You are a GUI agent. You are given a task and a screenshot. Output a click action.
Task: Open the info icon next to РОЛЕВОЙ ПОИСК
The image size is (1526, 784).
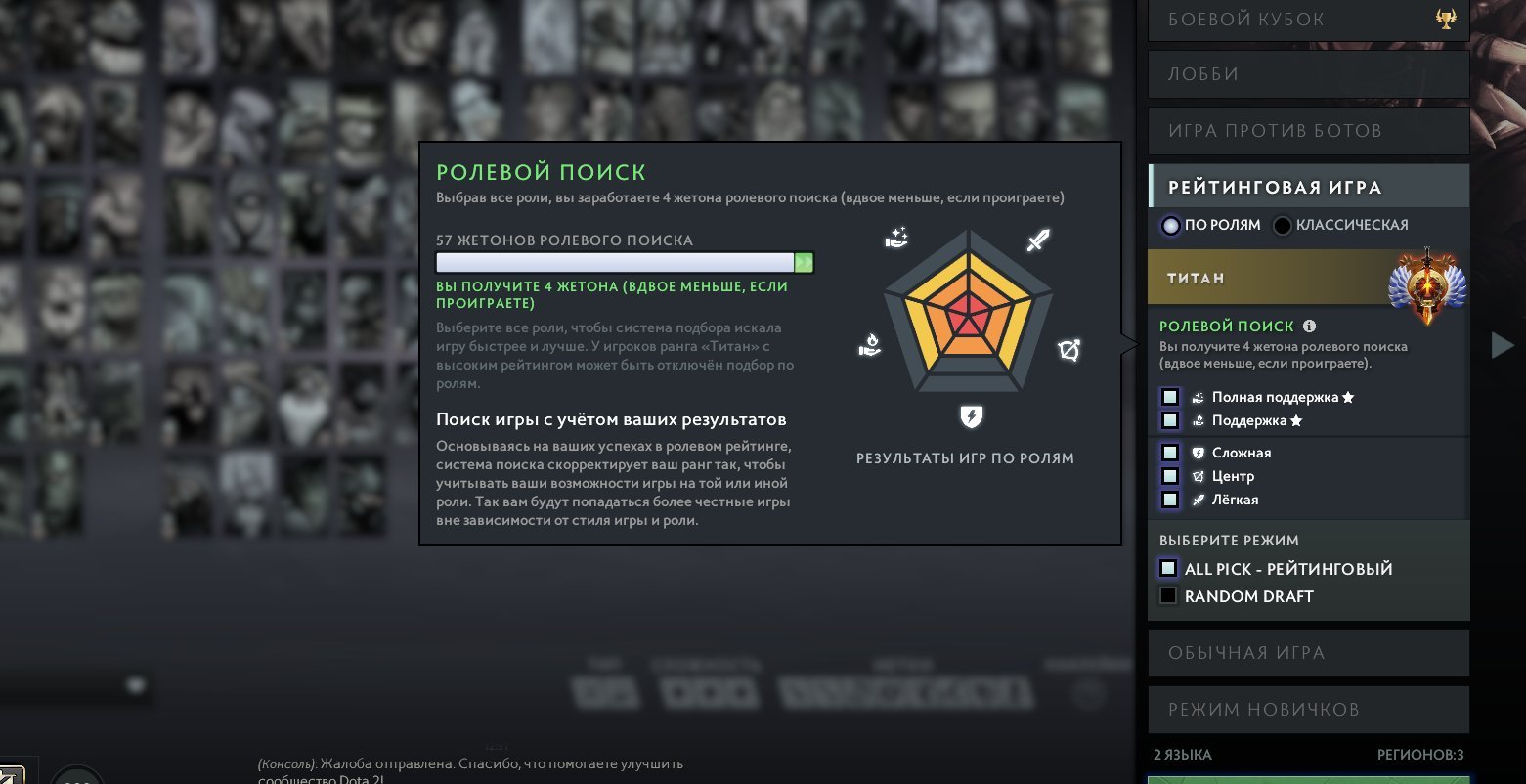click(1309, 326)
